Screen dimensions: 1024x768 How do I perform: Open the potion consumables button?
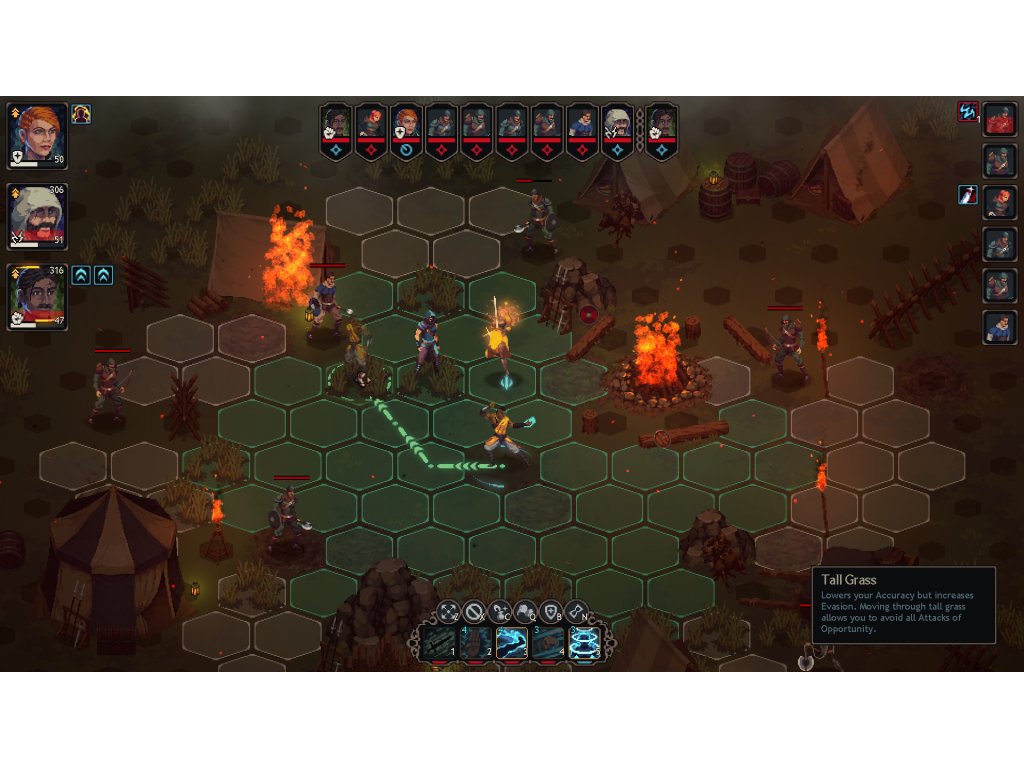click(x=500, y=611)
